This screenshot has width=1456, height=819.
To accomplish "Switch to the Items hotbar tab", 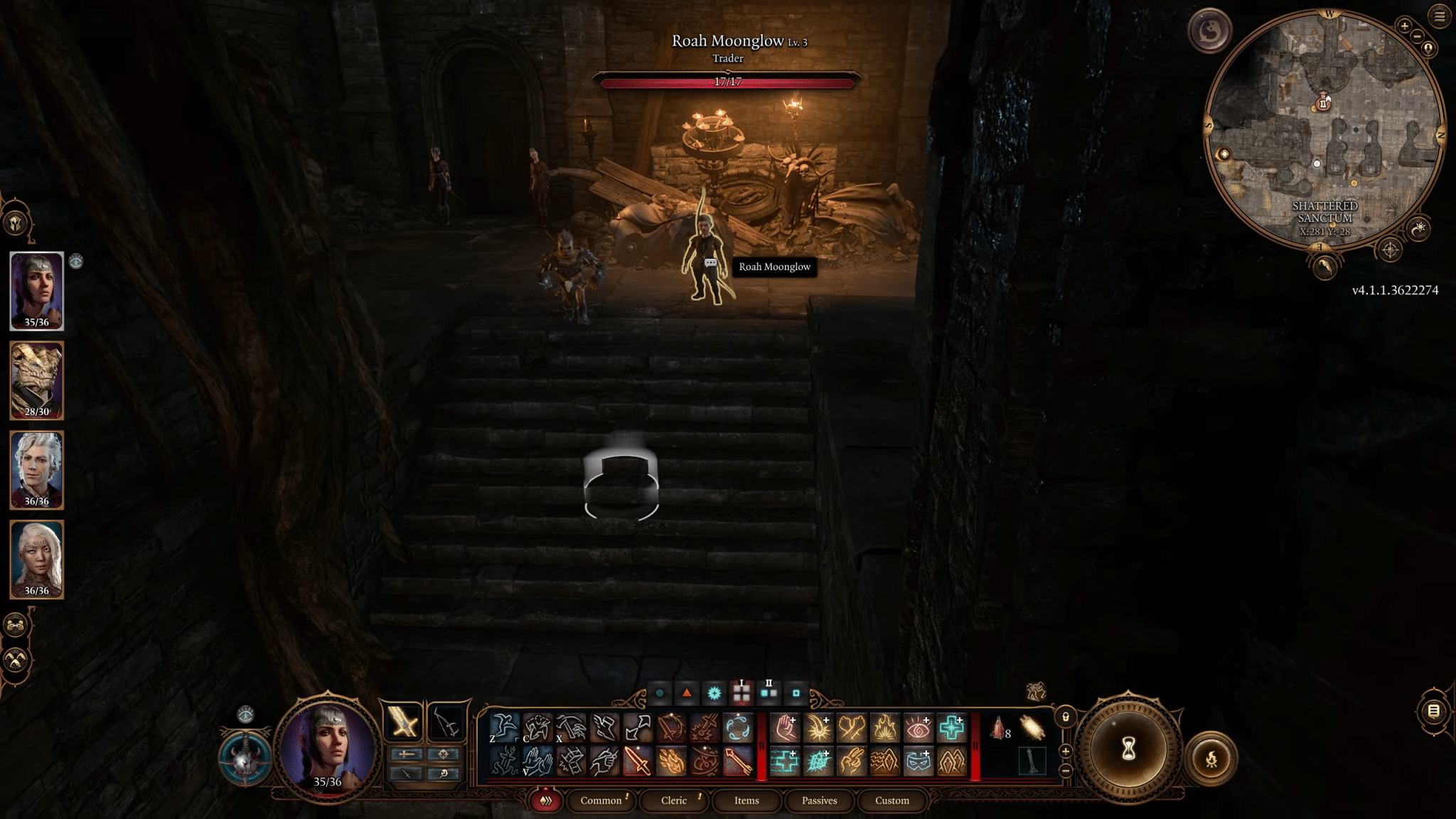I will coord(746,801).
